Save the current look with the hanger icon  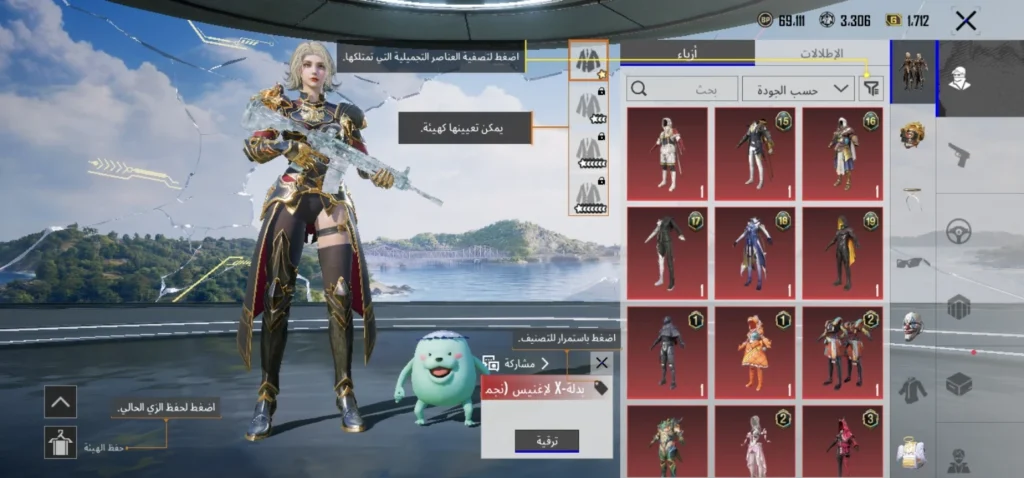[x=60, y=442]
